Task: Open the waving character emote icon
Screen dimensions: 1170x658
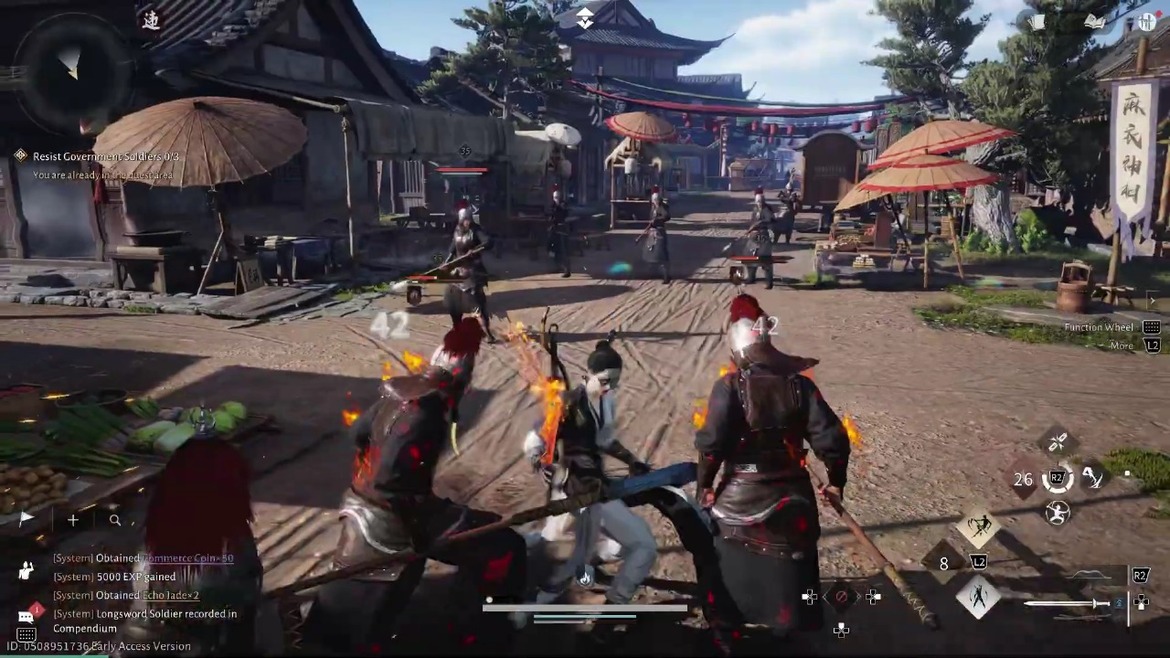Action: click(26, 571)
